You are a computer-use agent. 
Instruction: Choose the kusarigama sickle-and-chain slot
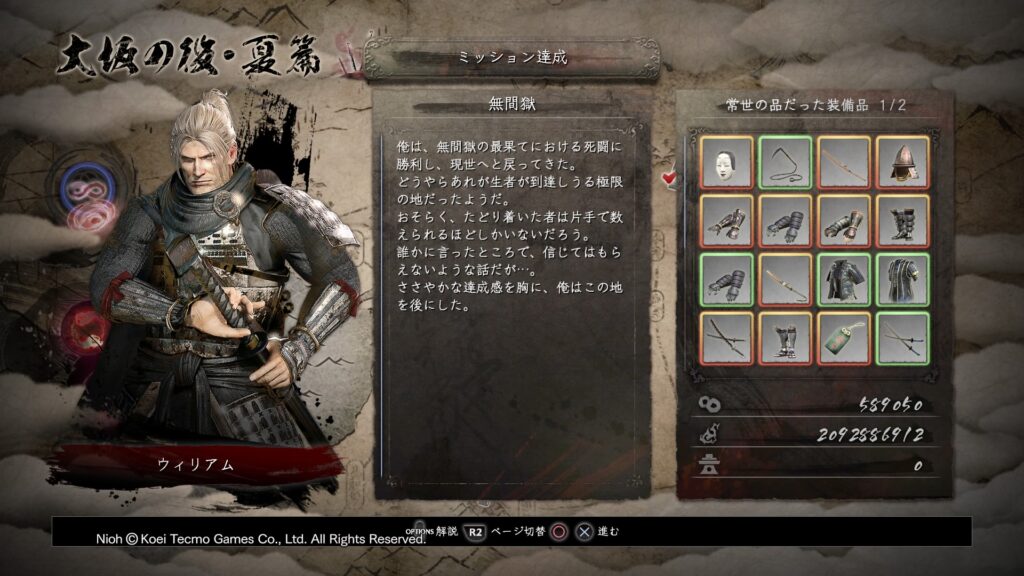(785, 162)
